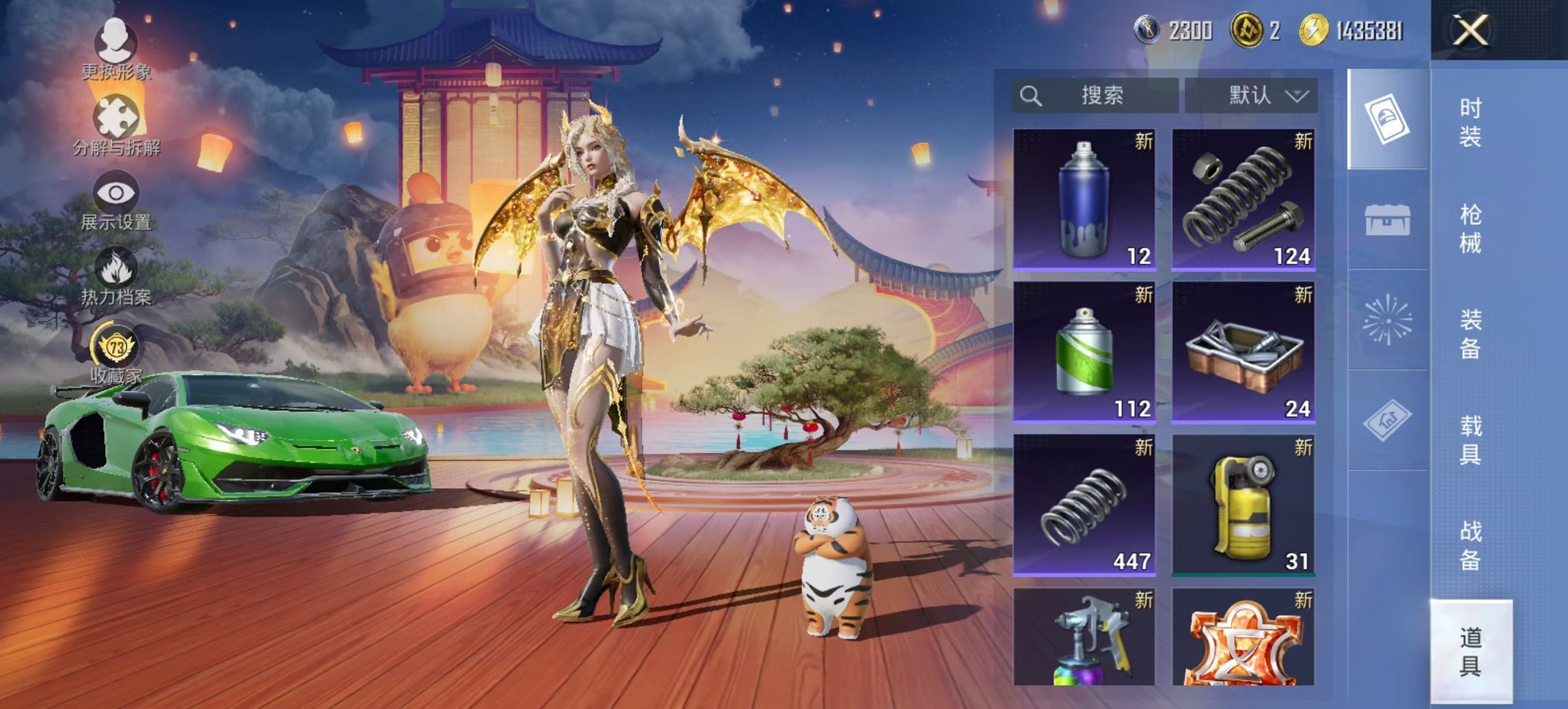Close the inventory with the X button

(x=1470, y=30)
